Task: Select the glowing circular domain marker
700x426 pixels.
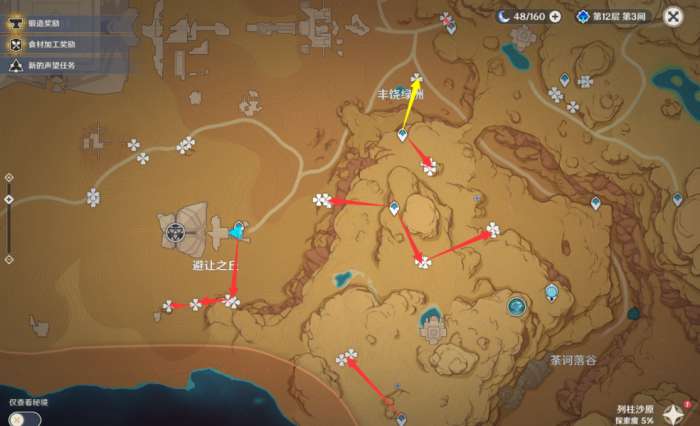Action: [516, 307]
